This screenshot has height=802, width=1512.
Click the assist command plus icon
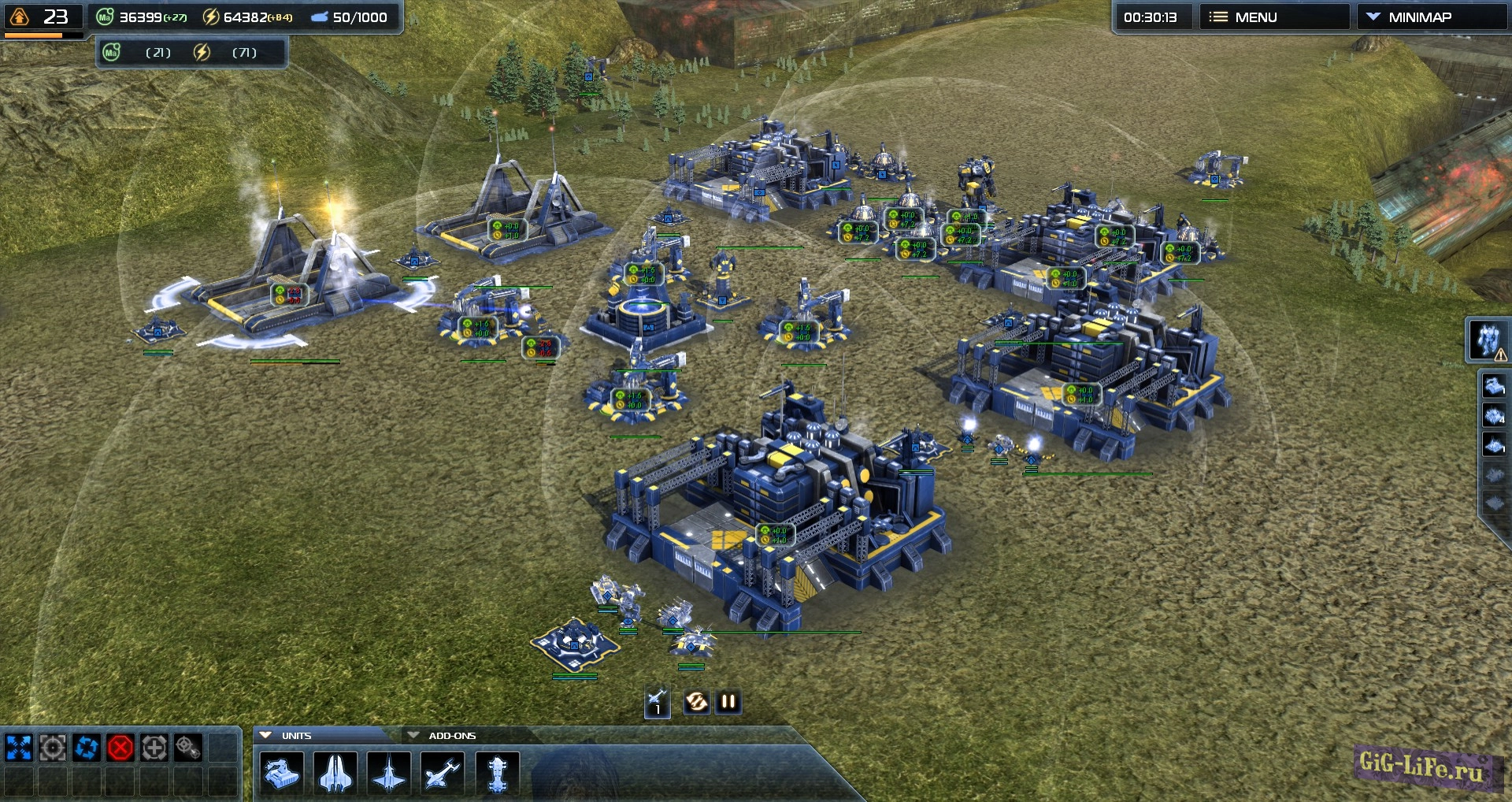pyautogui.click(x=154, y=748)
